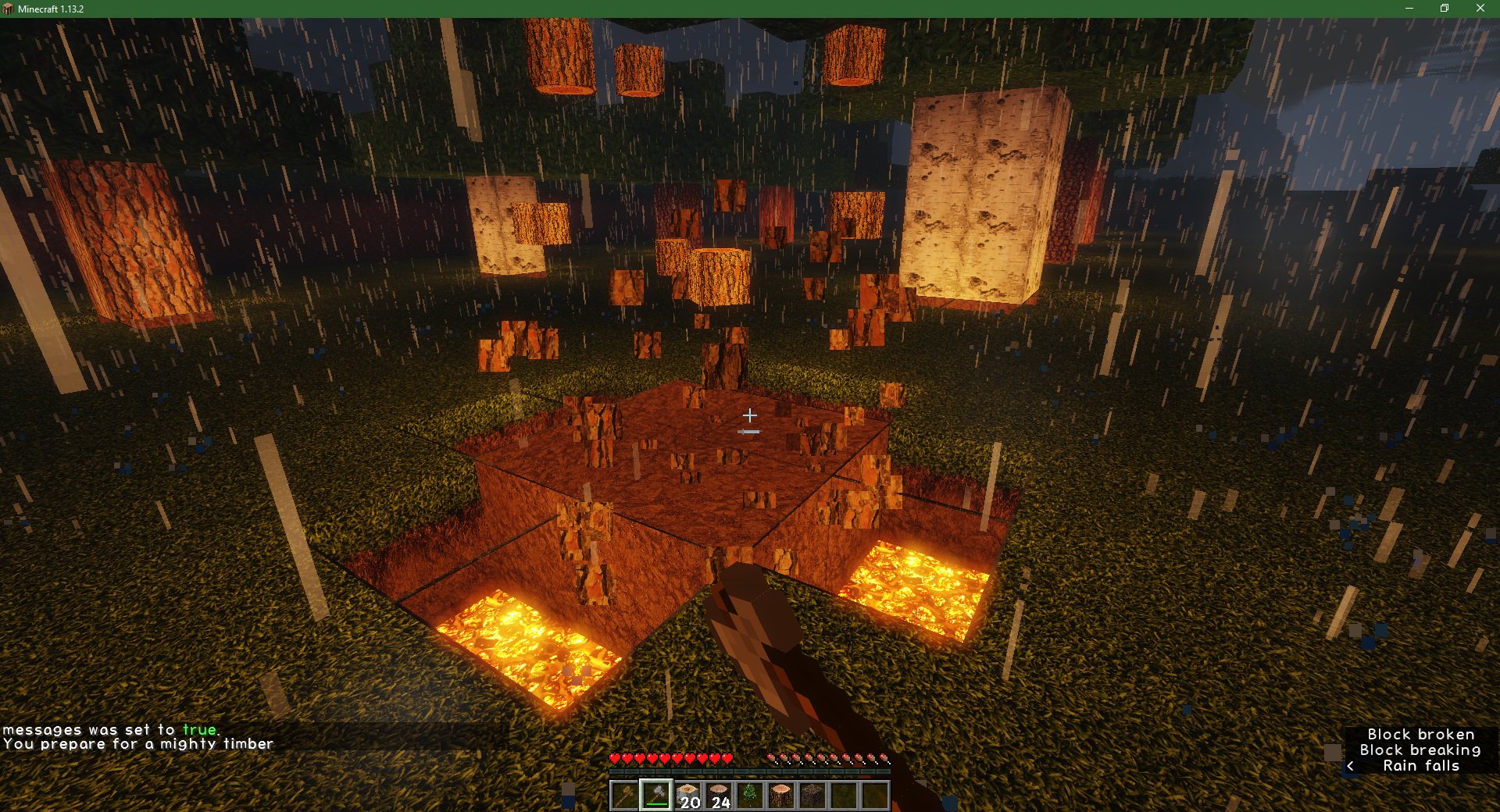The image size is (1500, 812).
Task: Select the green sapling hotbar slot
Action: [x=750, y=796]
